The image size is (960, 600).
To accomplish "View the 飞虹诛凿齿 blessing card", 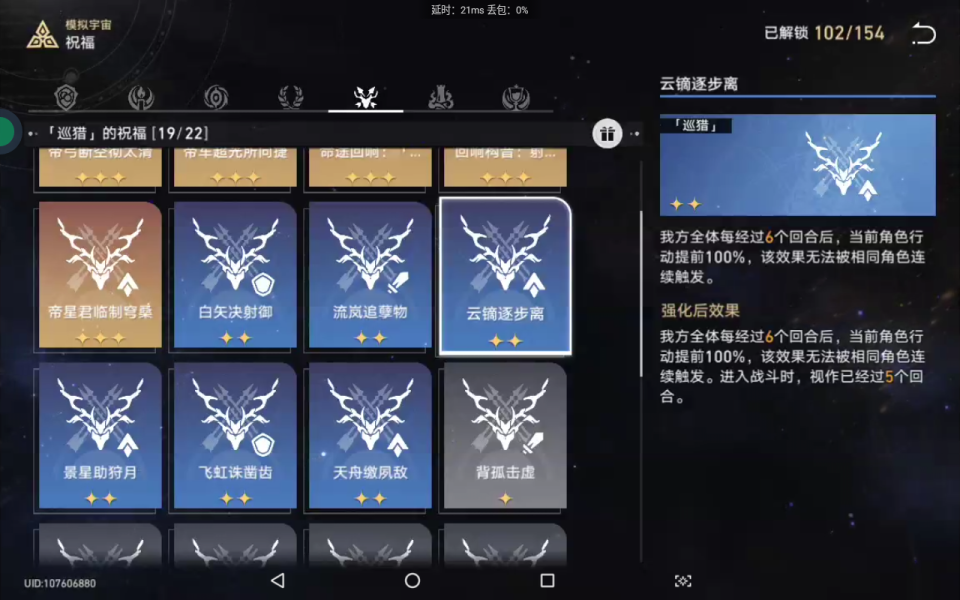I will tap(235, 435).
